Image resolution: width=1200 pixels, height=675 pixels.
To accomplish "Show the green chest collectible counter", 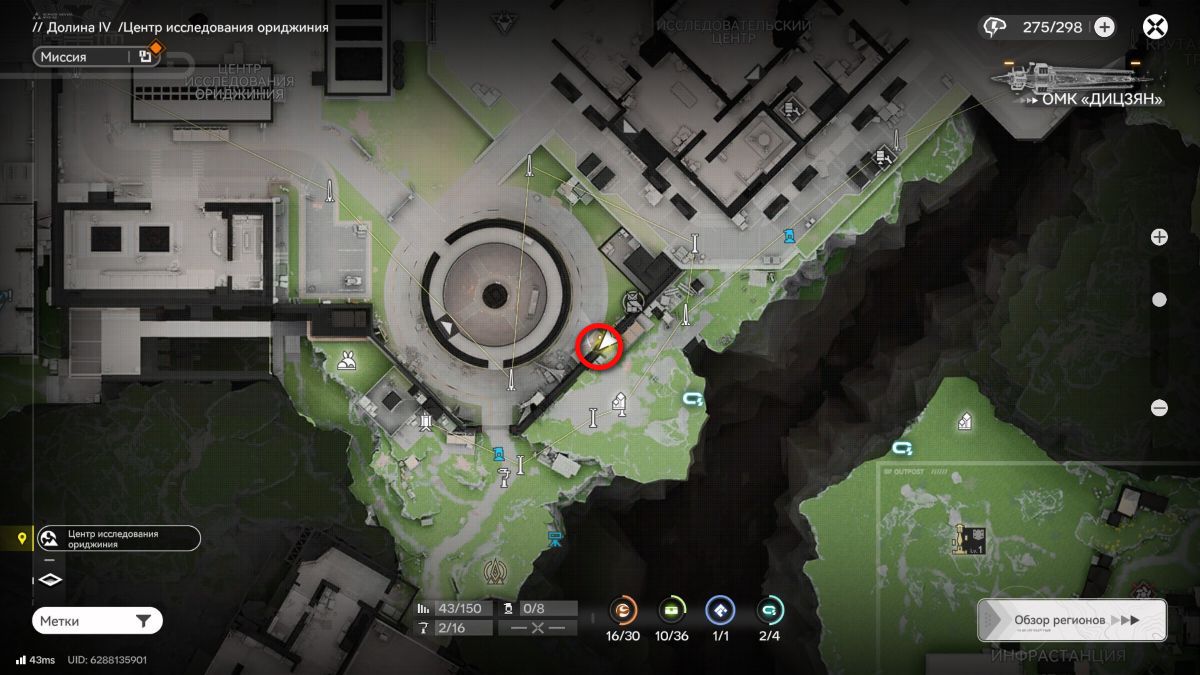I will pos(672,610).
